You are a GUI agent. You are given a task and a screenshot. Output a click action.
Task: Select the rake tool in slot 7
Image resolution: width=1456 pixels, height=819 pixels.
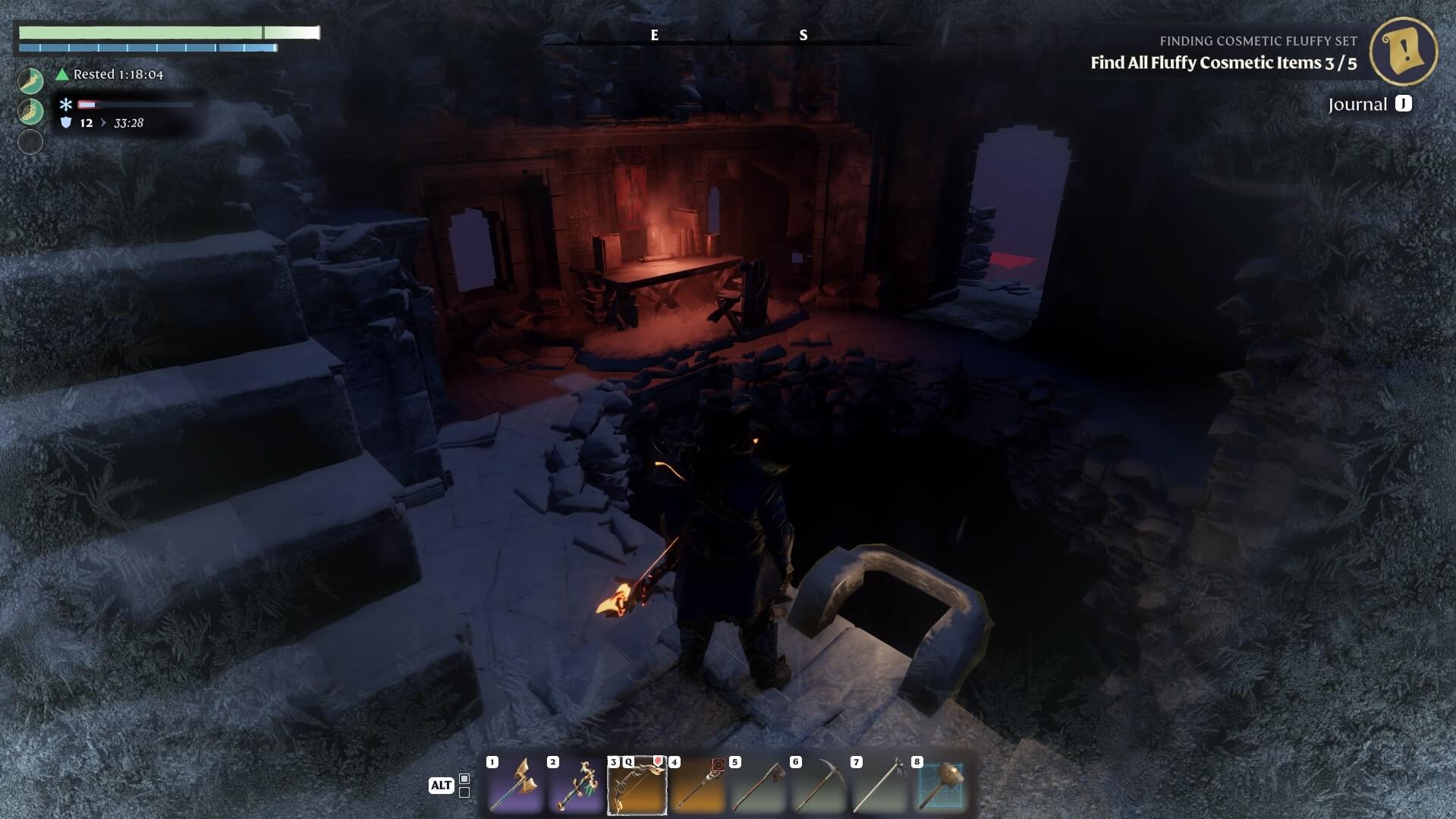coord(879,786)
